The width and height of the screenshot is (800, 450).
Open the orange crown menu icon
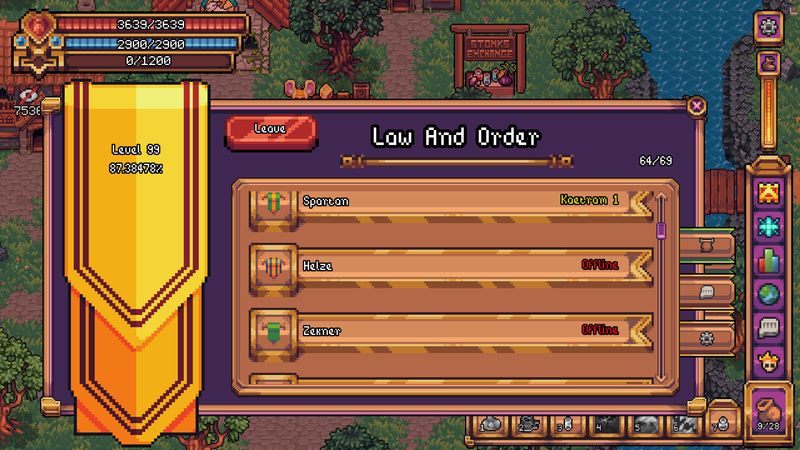tap(769, 191)
